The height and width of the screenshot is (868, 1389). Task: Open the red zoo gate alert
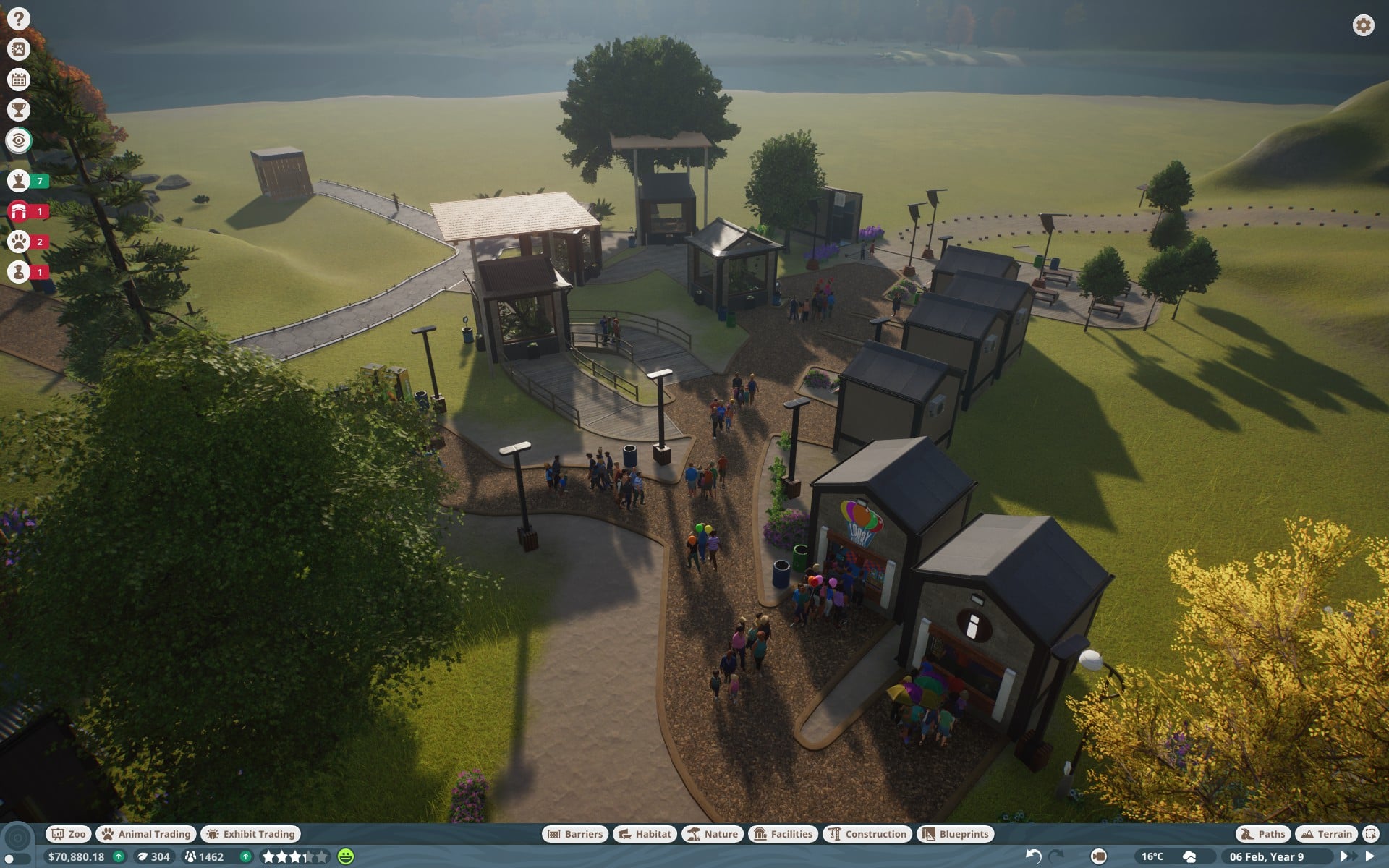(20, 211)
